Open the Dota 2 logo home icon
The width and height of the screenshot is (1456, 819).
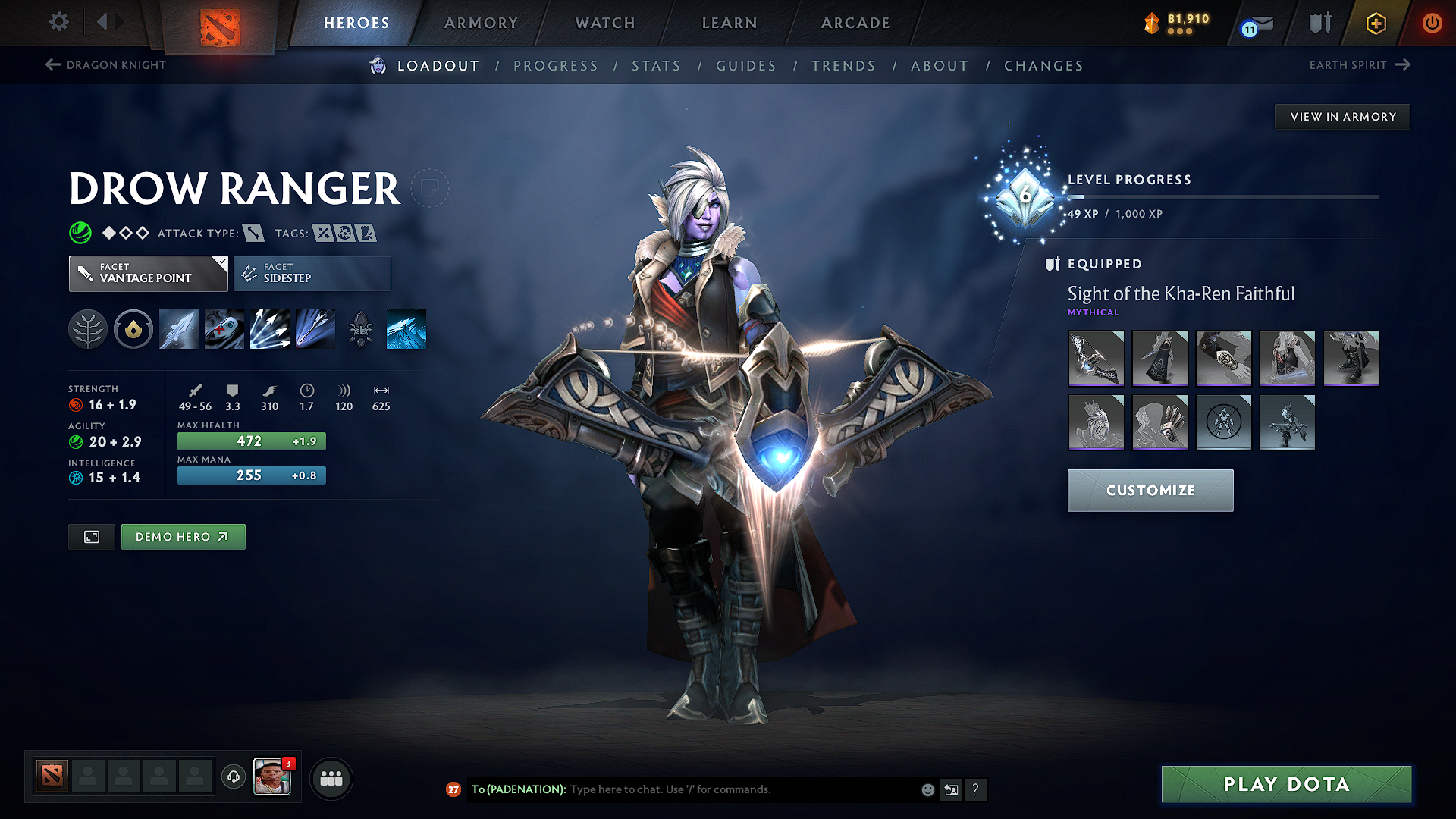(x=221, y=24)
